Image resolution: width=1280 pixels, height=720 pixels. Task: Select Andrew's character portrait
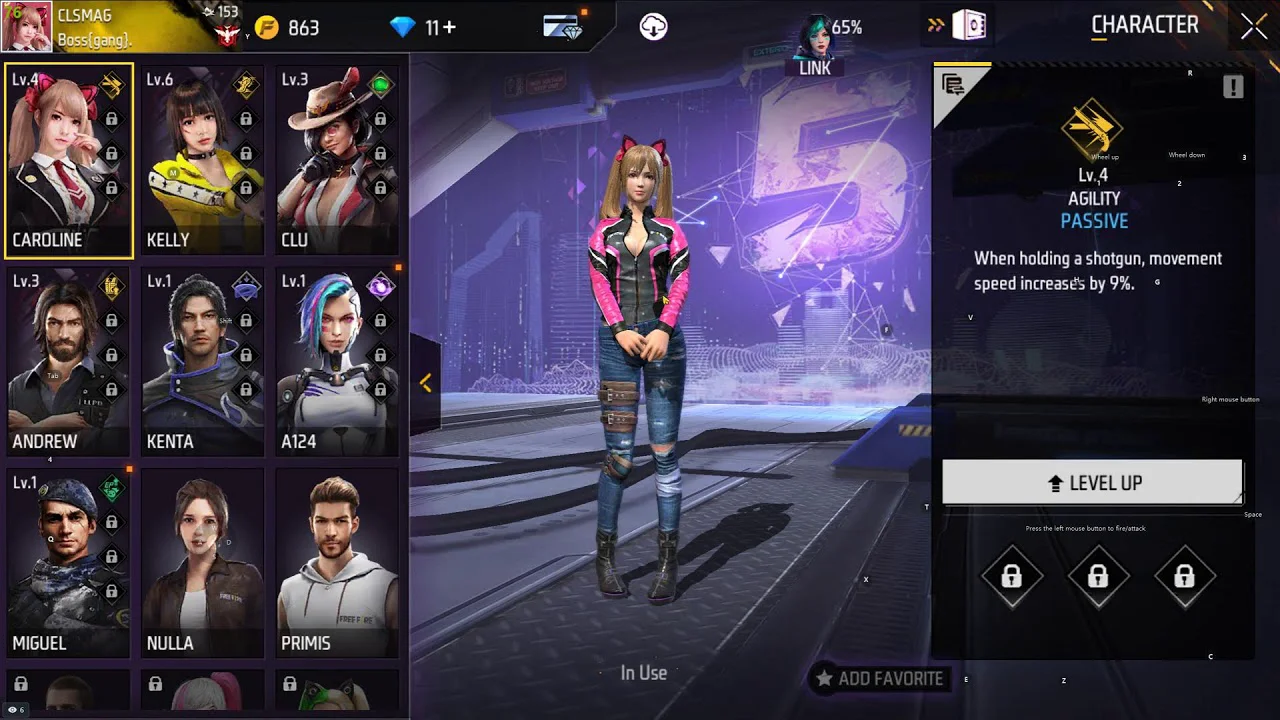pos(68,361)
